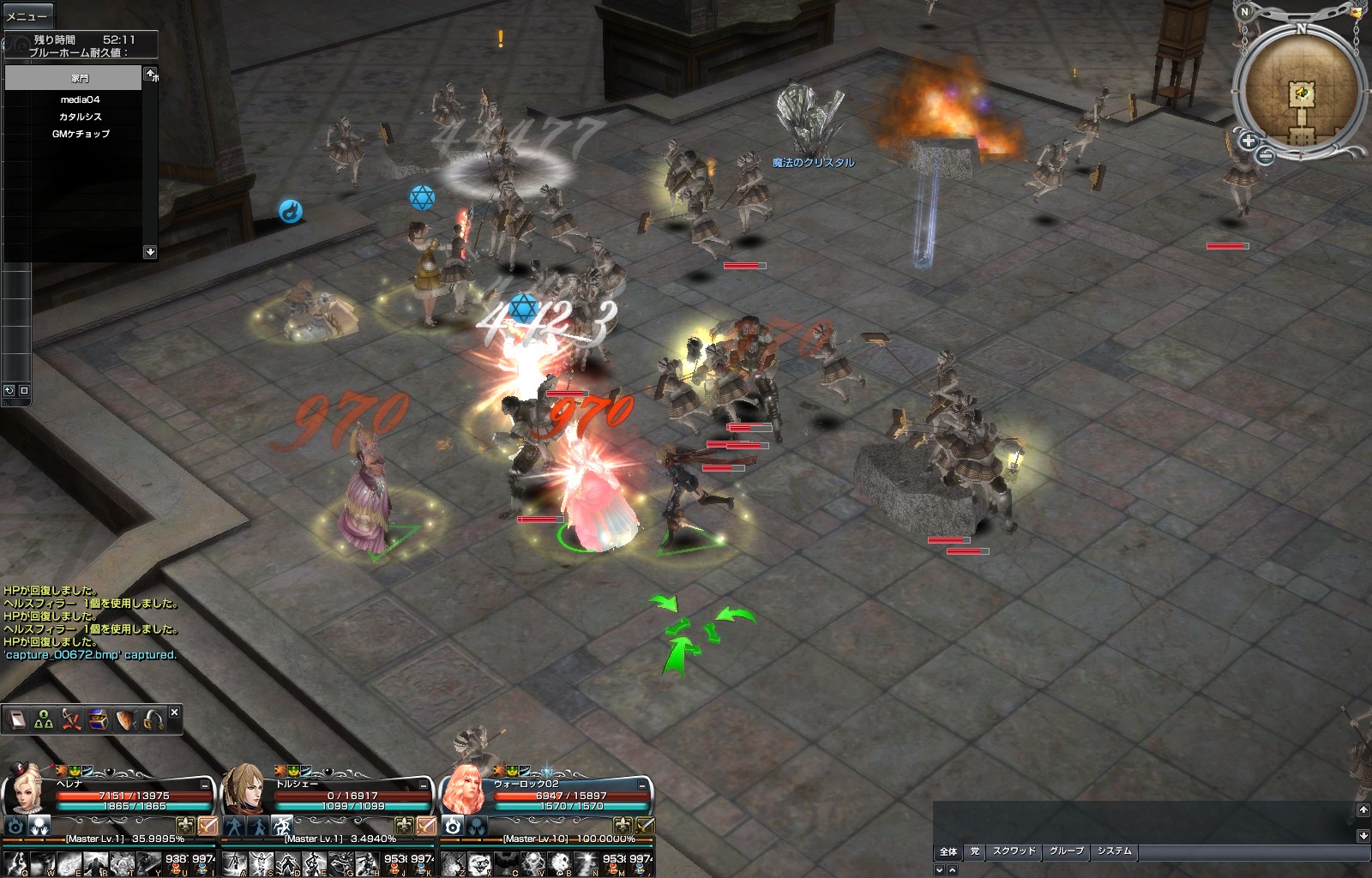Open the crossed swords toolbar icon
This screenshot has width=1372, height=878.
[x=70, y=719]
